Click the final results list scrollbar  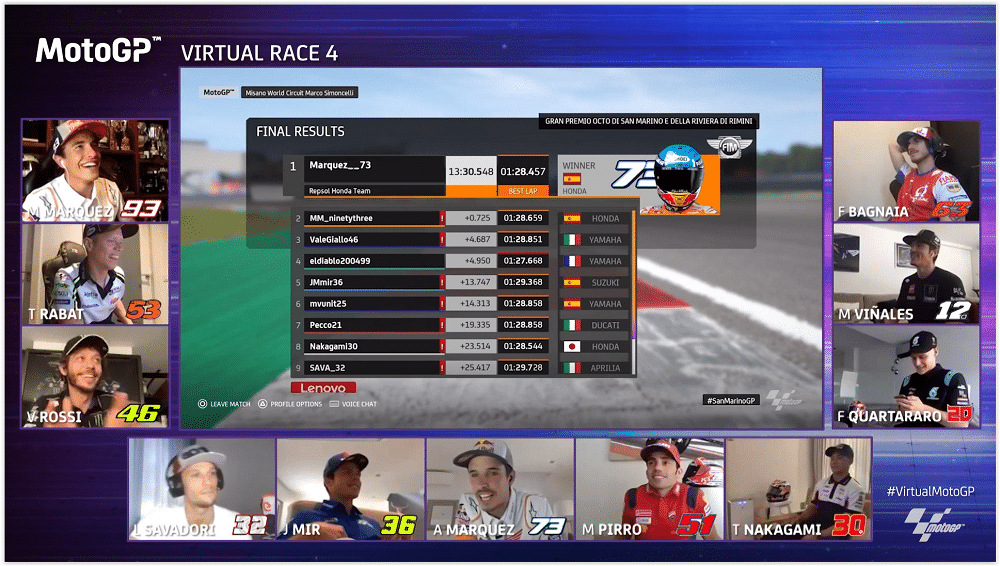pyautogui.click(x=632, y=290)
